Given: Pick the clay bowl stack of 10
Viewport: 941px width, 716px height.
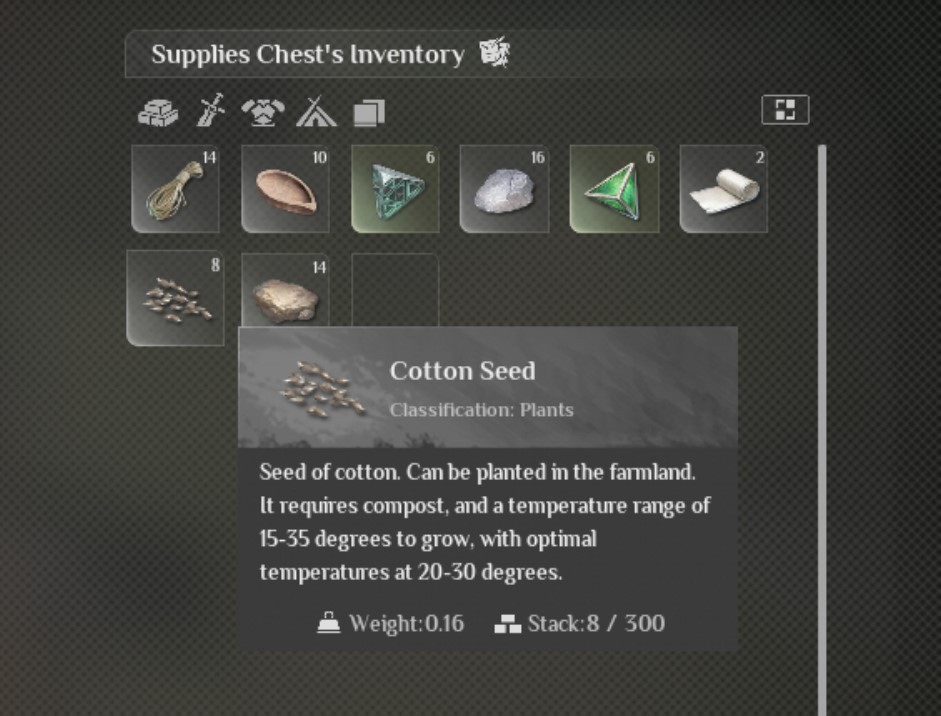Looking at the screenshot, I should (x=285, y=189).
